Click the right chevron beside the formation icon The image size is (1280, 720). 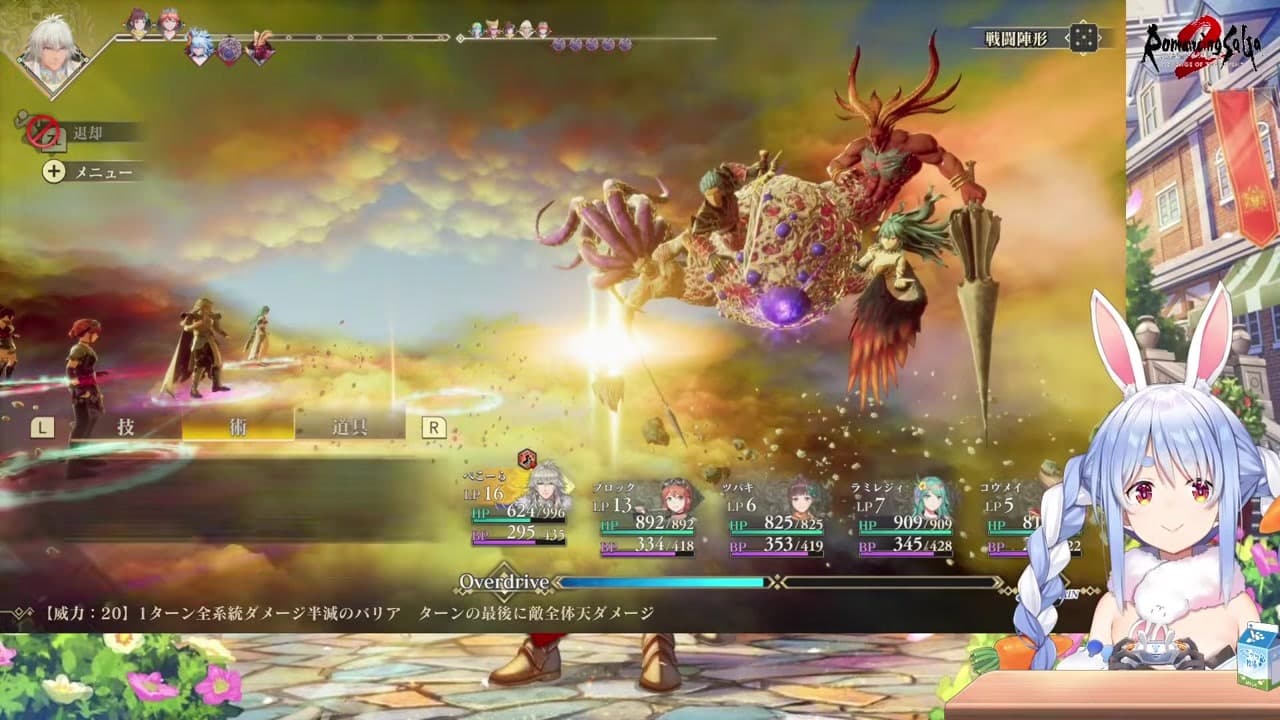click(x=1098, y=38)
